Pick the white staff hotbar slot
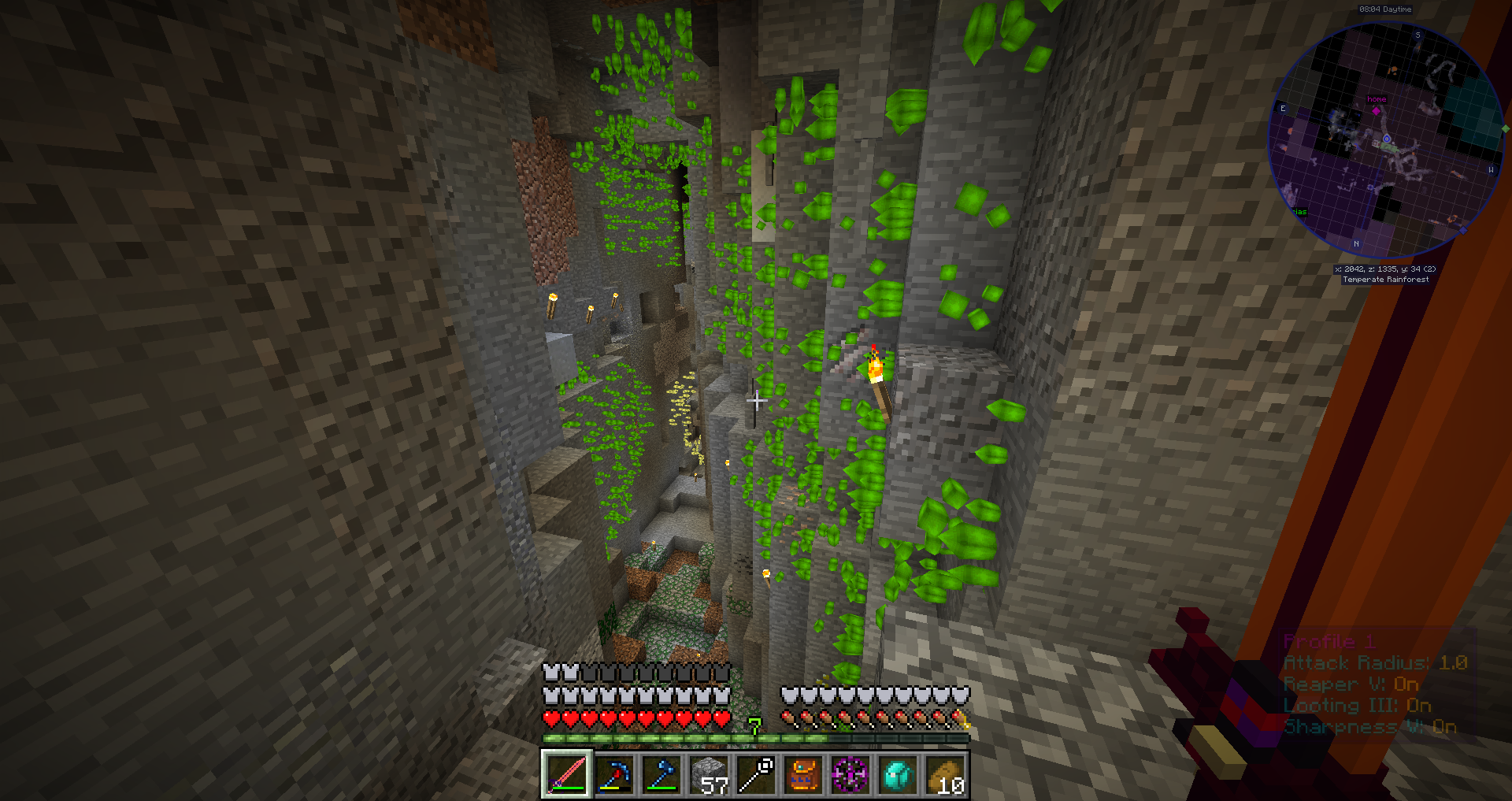 tap(755, 774)
